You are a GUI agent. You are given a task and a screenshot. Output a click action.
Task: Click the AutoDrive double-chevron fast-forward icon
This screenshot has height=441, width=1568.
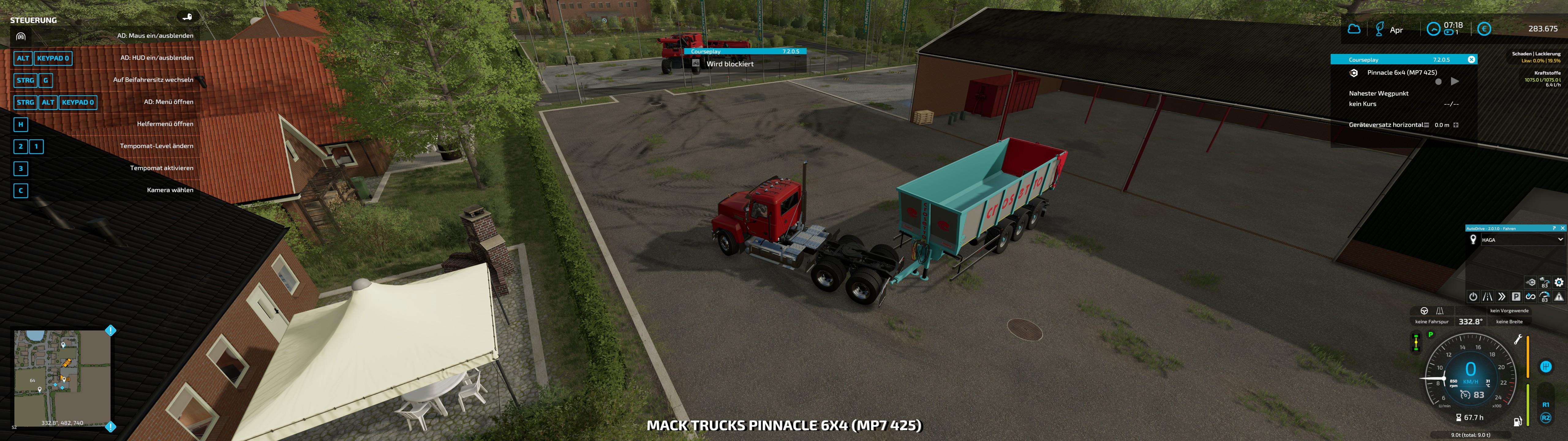[1502, 297]
